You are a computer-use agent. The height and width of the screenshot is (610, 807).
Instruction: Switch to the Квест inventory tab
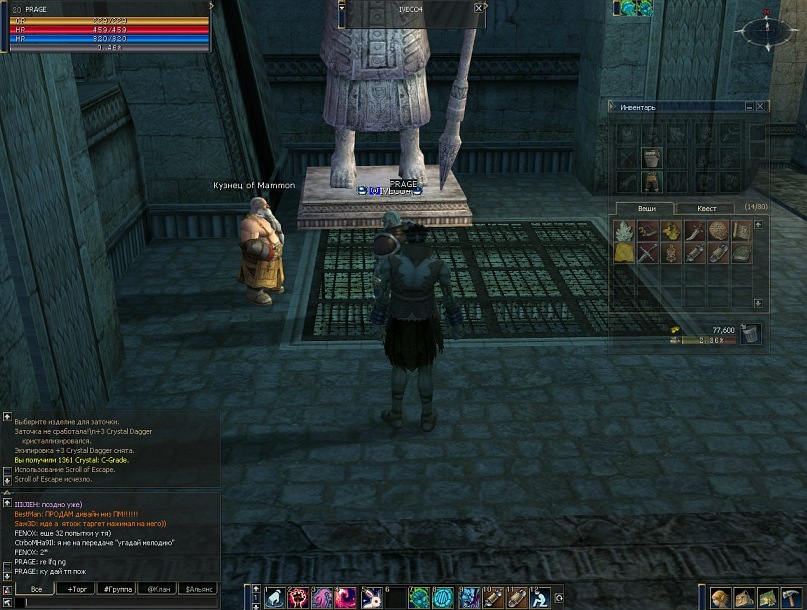pos(706,208)
